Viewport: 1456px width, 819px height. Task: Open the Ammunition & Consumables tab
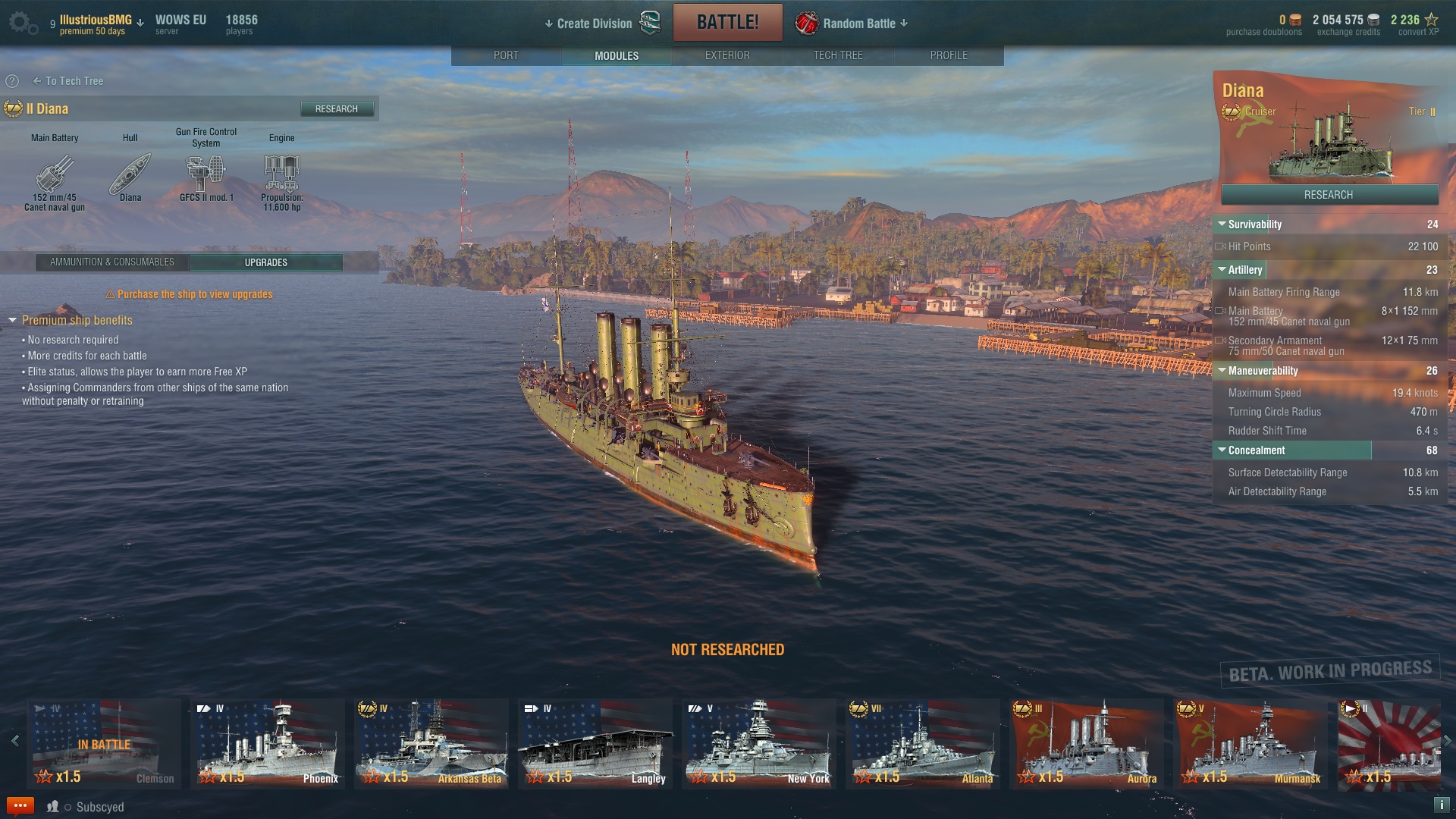pyautogui.click(x=112, y=262)
